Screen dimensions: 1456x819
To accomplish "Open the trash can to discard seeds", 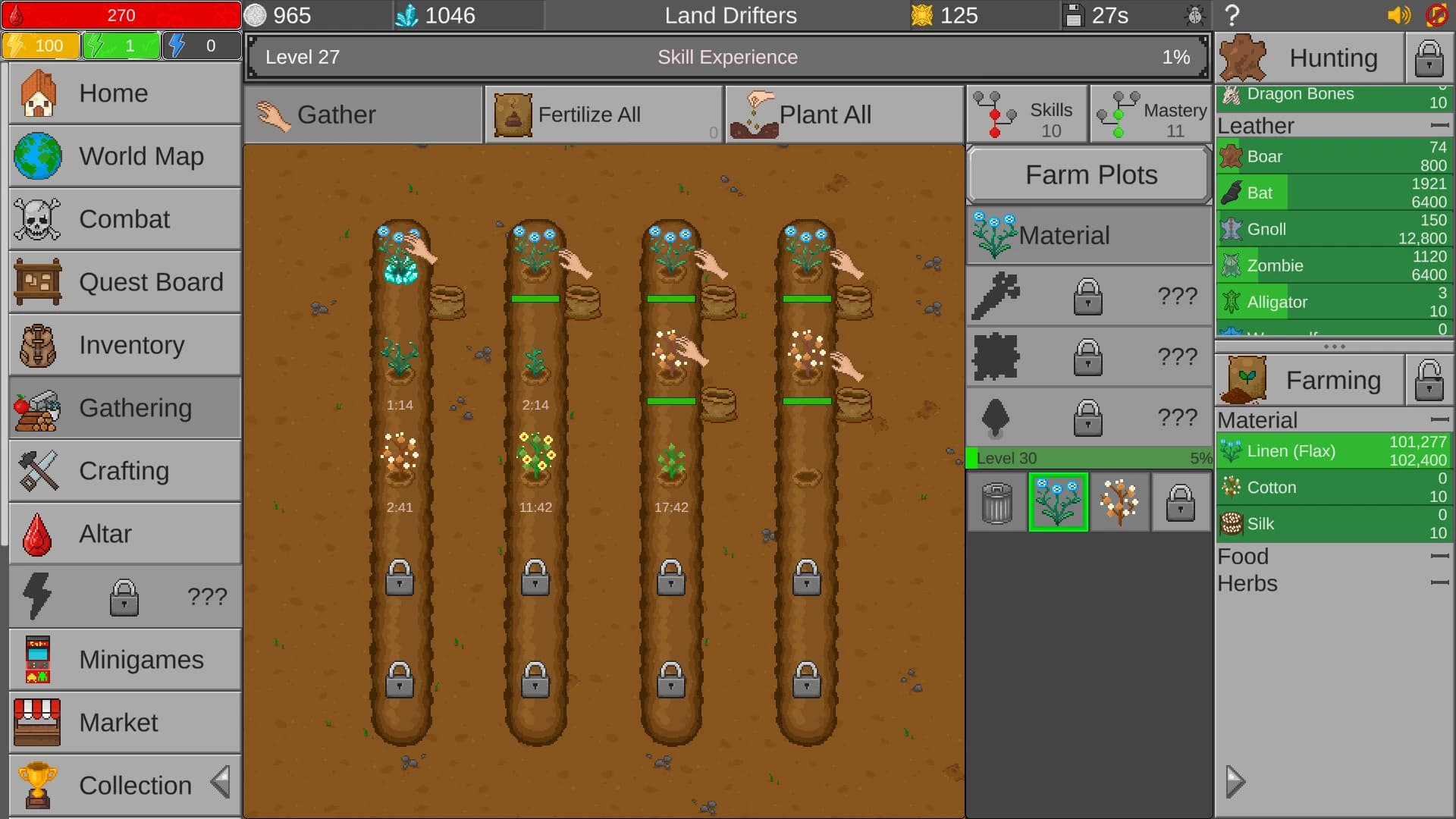I will (996, 502).
